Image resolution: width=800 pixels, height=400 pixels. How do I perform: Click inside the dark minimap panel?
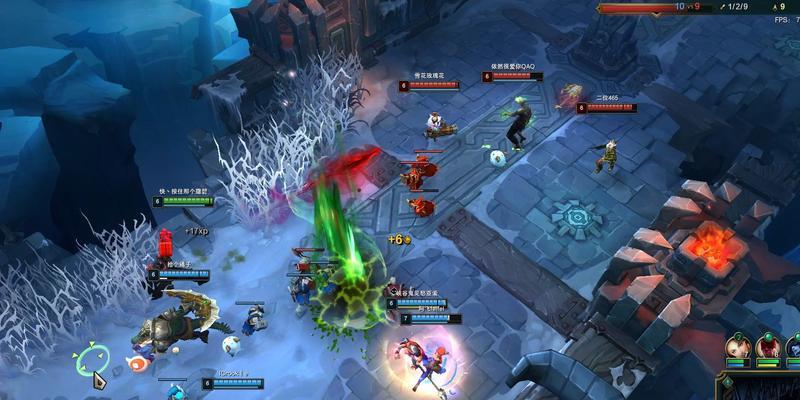[770, 388]
